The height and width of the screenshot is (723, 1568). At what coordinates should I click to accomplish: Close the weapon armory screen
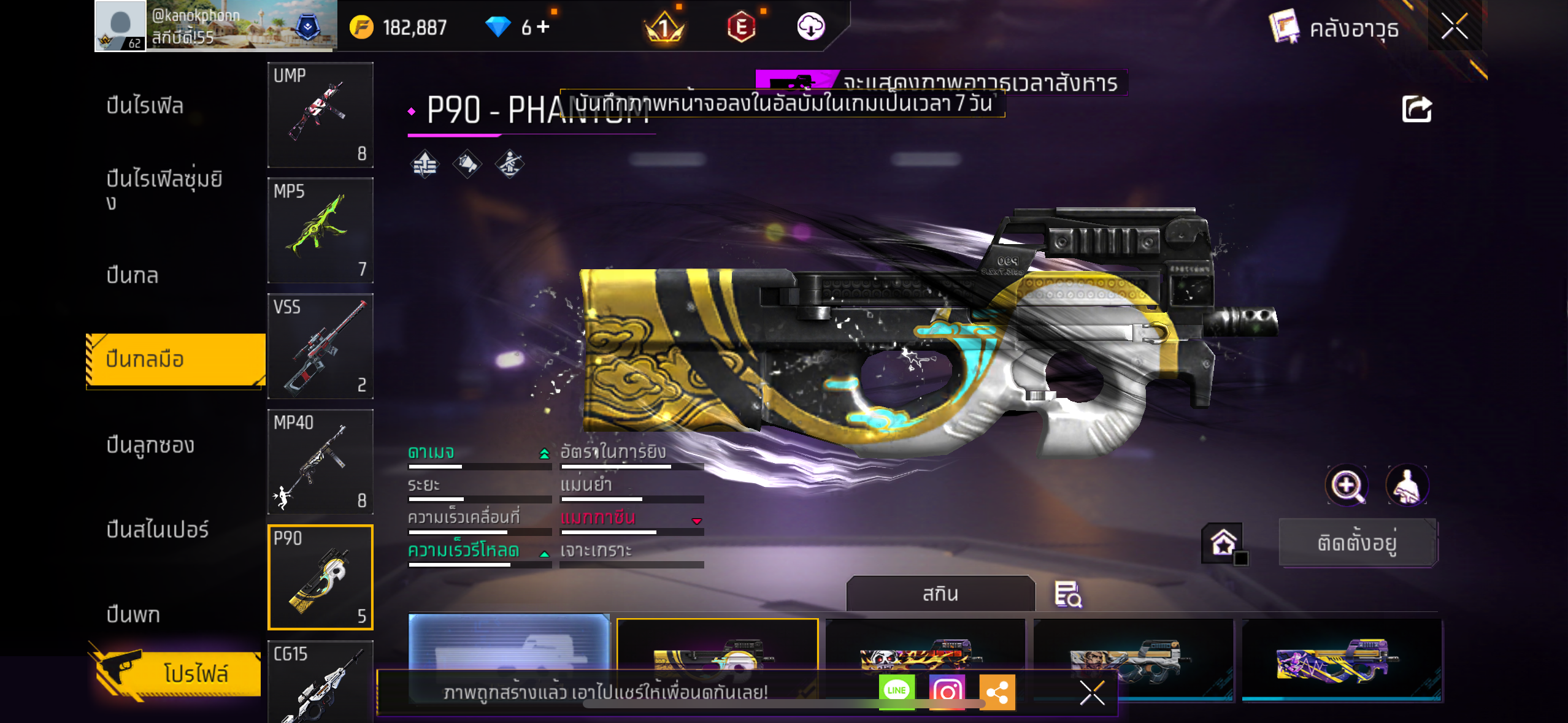click(1454, 27)
